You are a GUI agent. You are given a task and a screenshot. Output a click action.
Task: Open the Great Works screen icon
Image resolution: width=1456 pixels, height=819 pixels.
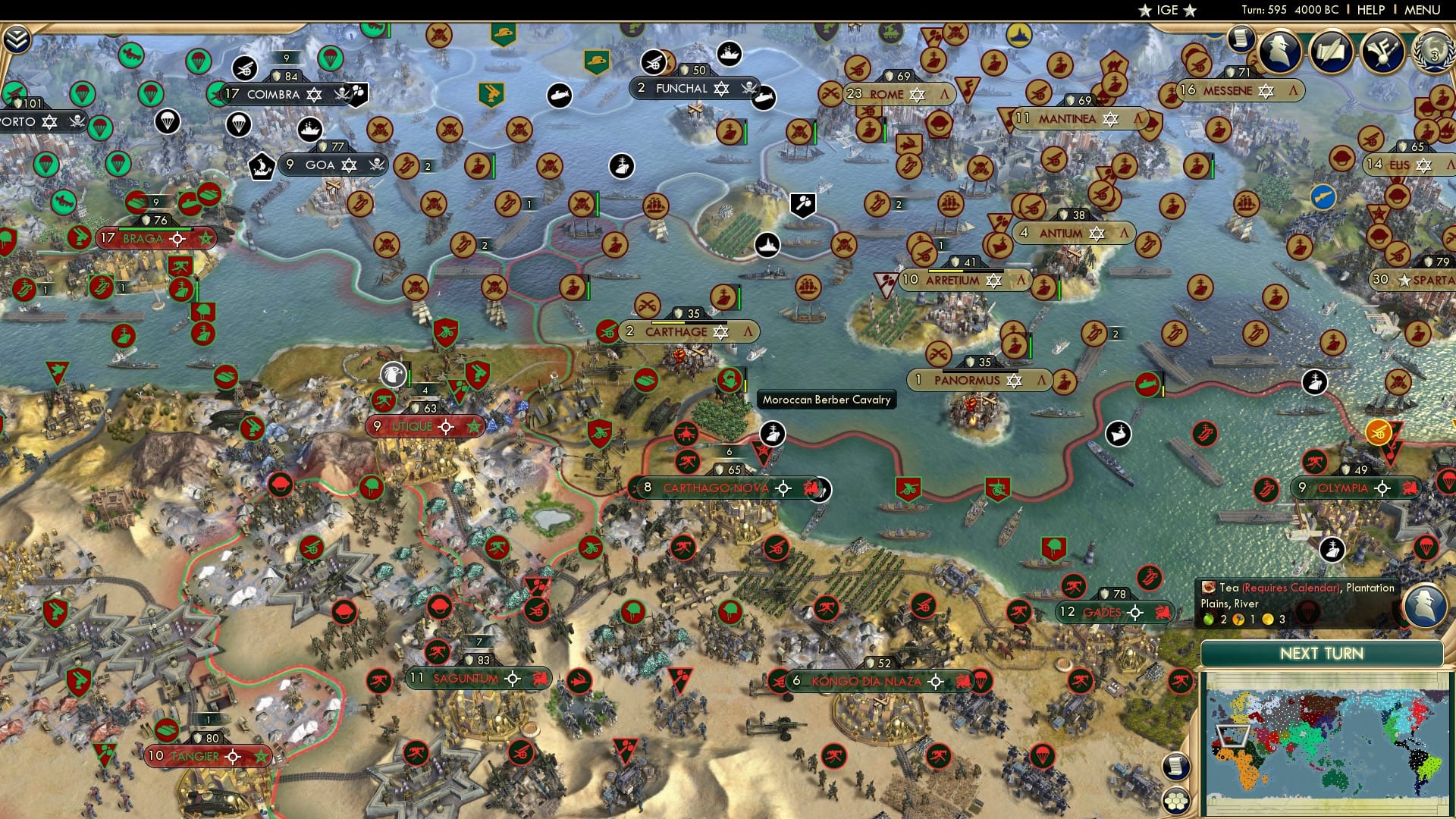pos(1332,53)
